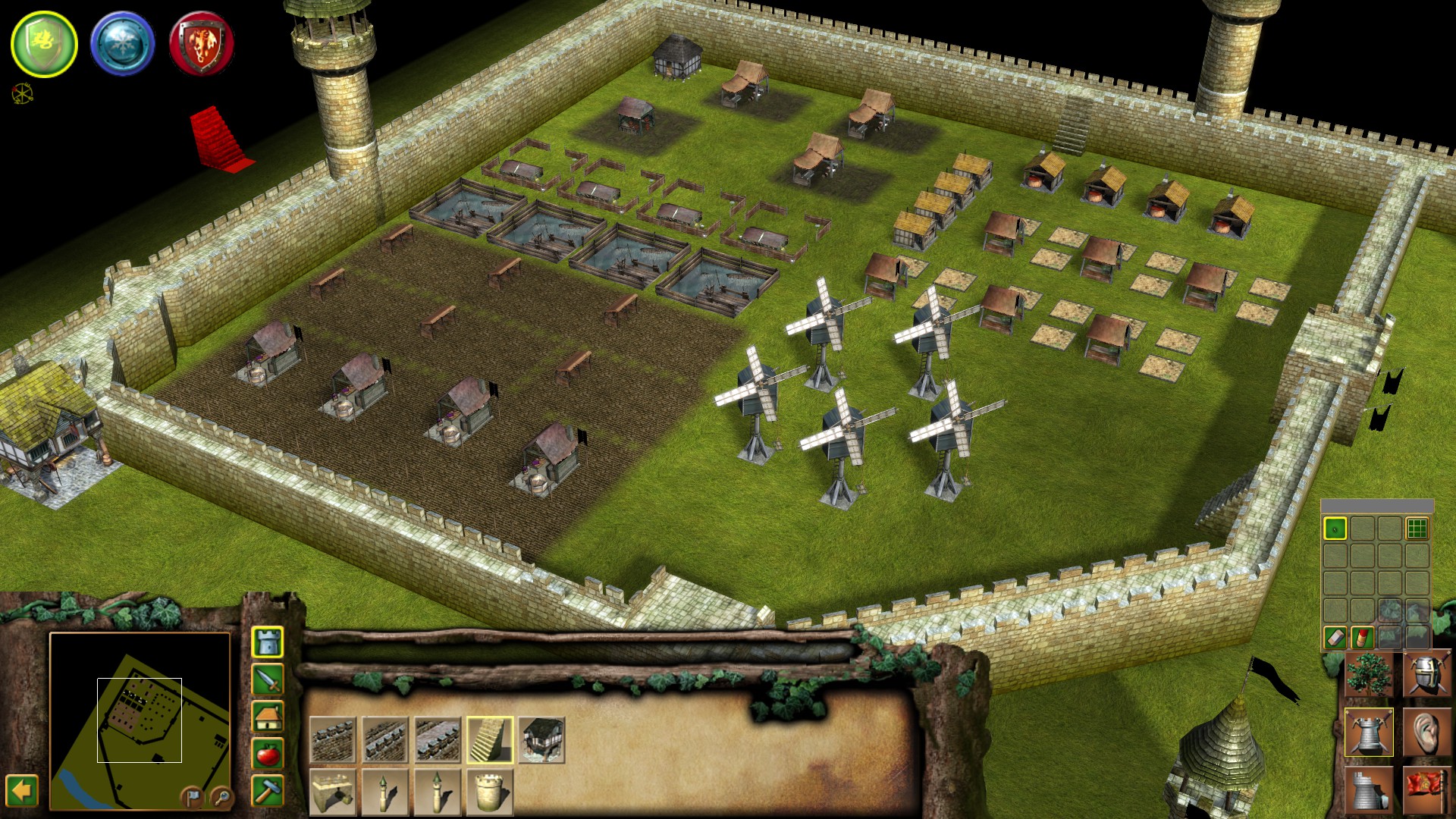Choose the timber-framed gatehouse building tool
Image resolution: width=1456 pixels, height=819 pixels.
pos(542,739)
